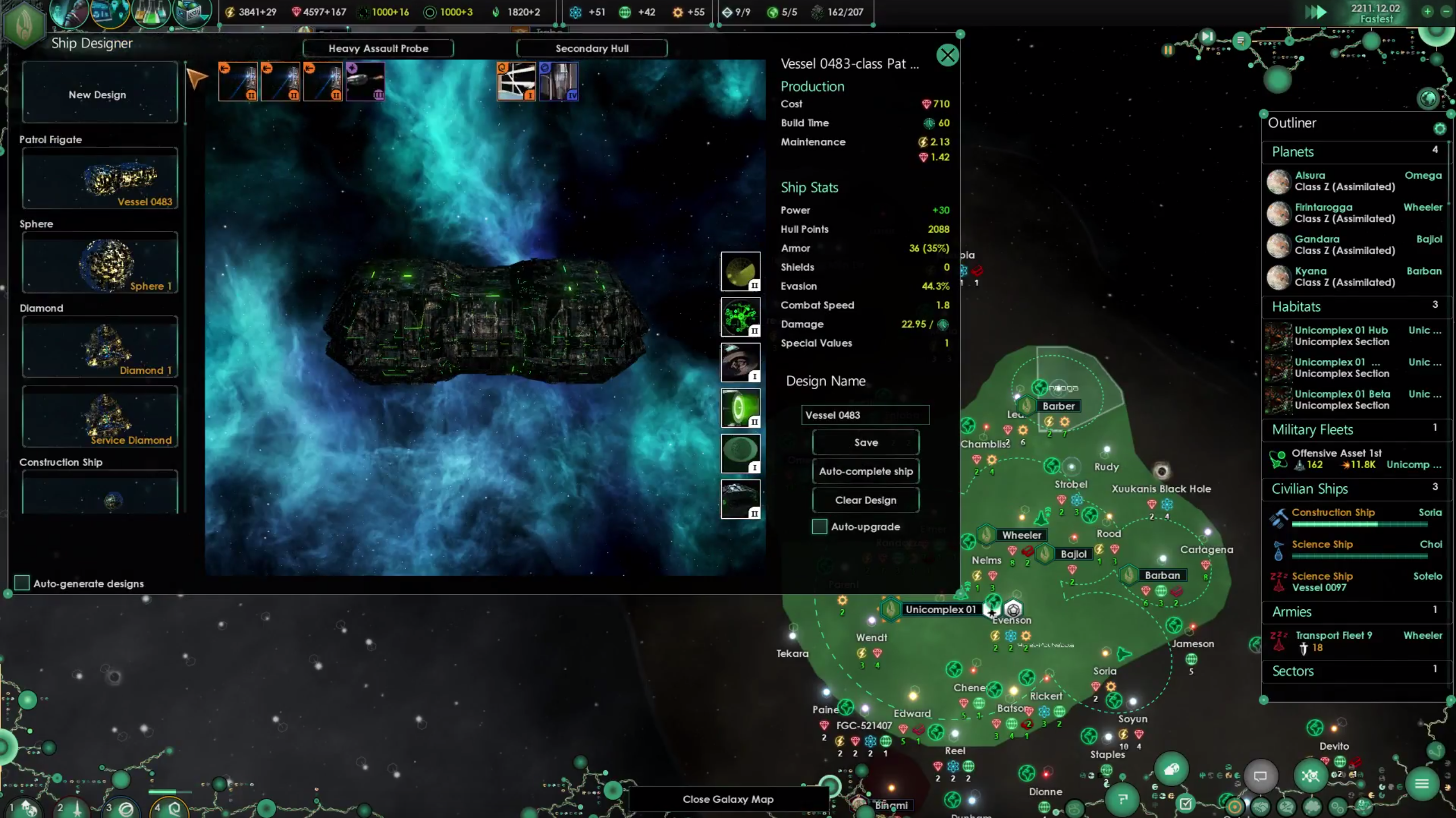Enable Auto-generate designs checkbox
Image resolution: width=1456 pixels, height=818 pixels.
[22, 583]
